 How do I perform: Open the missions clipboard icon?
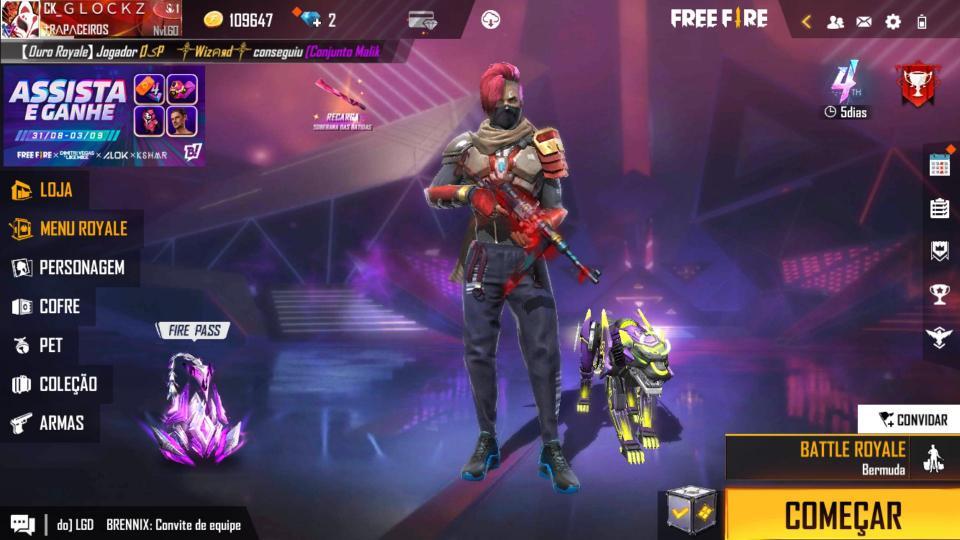(x=939, y=208)
